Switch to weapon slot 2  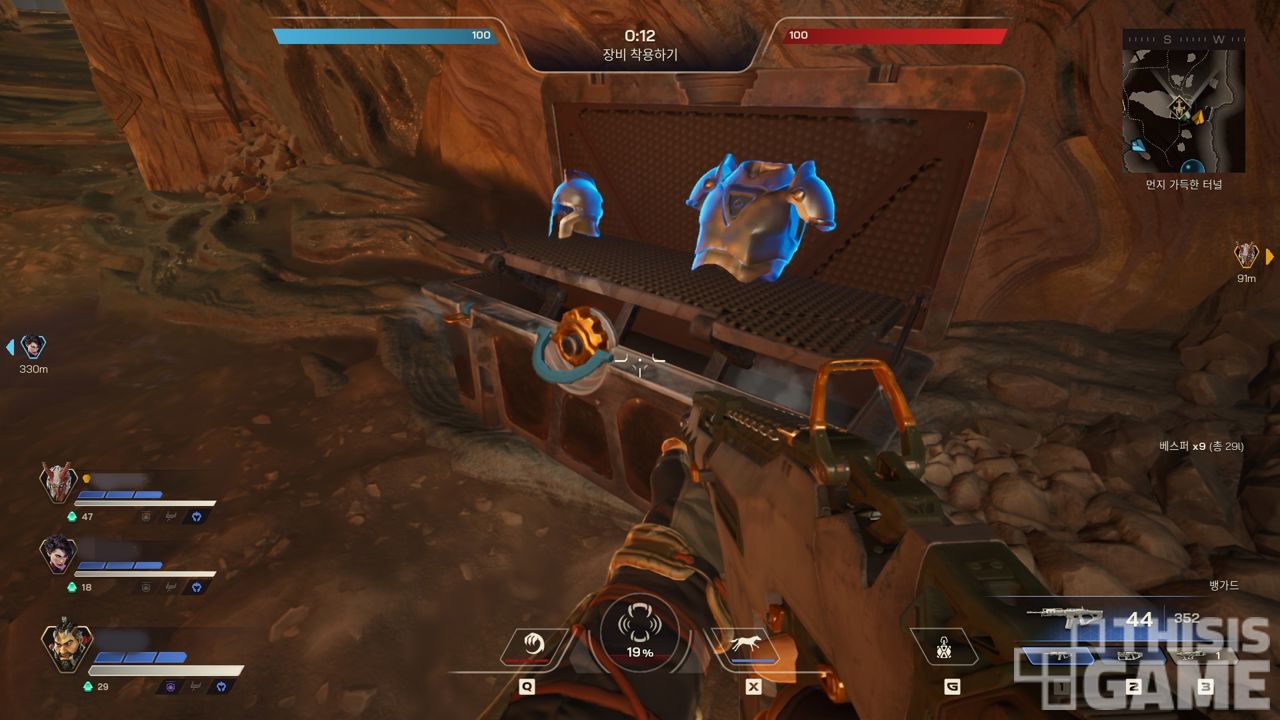[1132, 656]
